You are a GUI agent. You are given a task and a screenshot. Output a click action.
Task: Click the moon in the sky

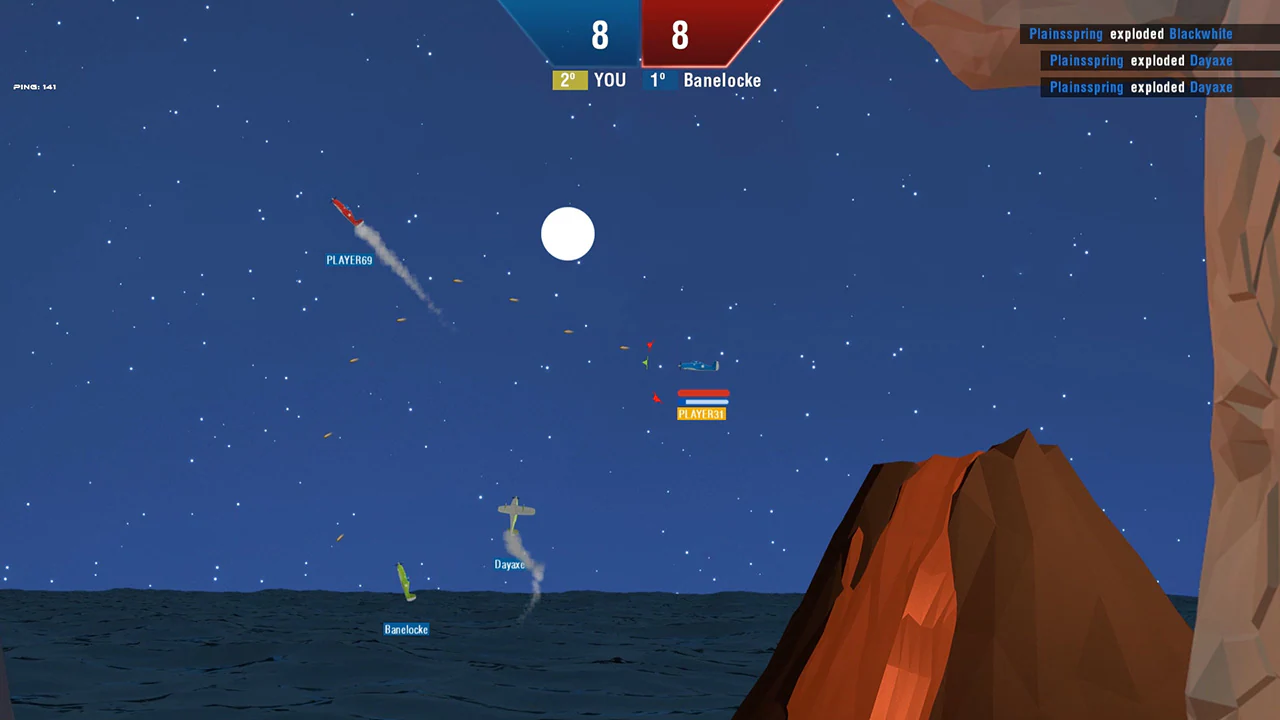click(x=567, y=234)
